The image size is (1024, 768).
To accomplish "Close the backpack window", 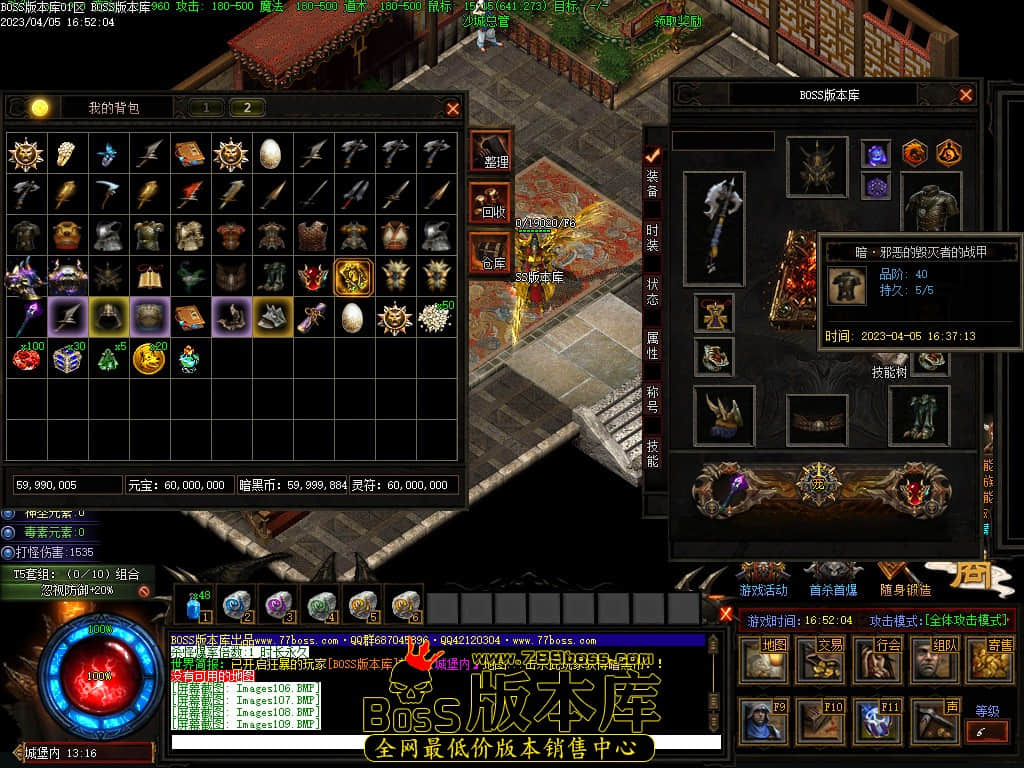I will click(453, 108).
